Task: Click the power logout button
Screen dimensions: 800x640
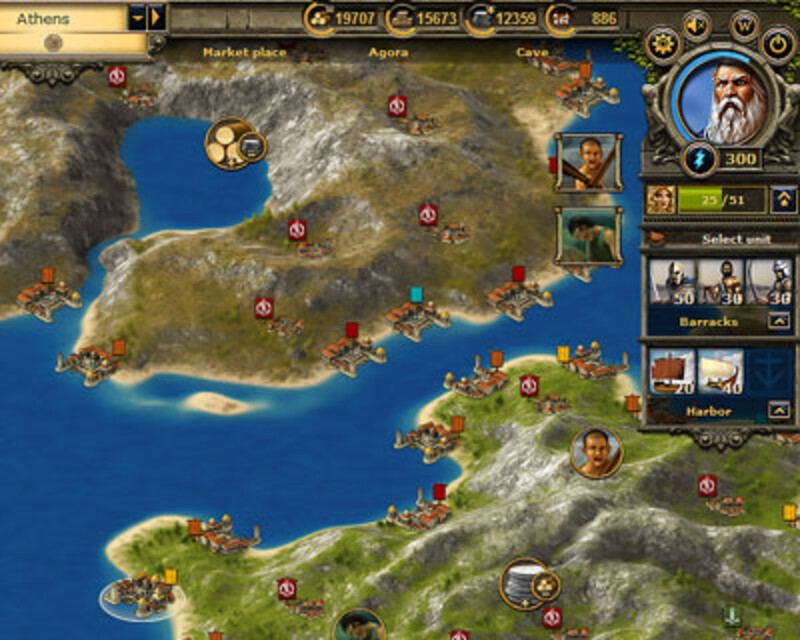Action: (x=778, y=44)
